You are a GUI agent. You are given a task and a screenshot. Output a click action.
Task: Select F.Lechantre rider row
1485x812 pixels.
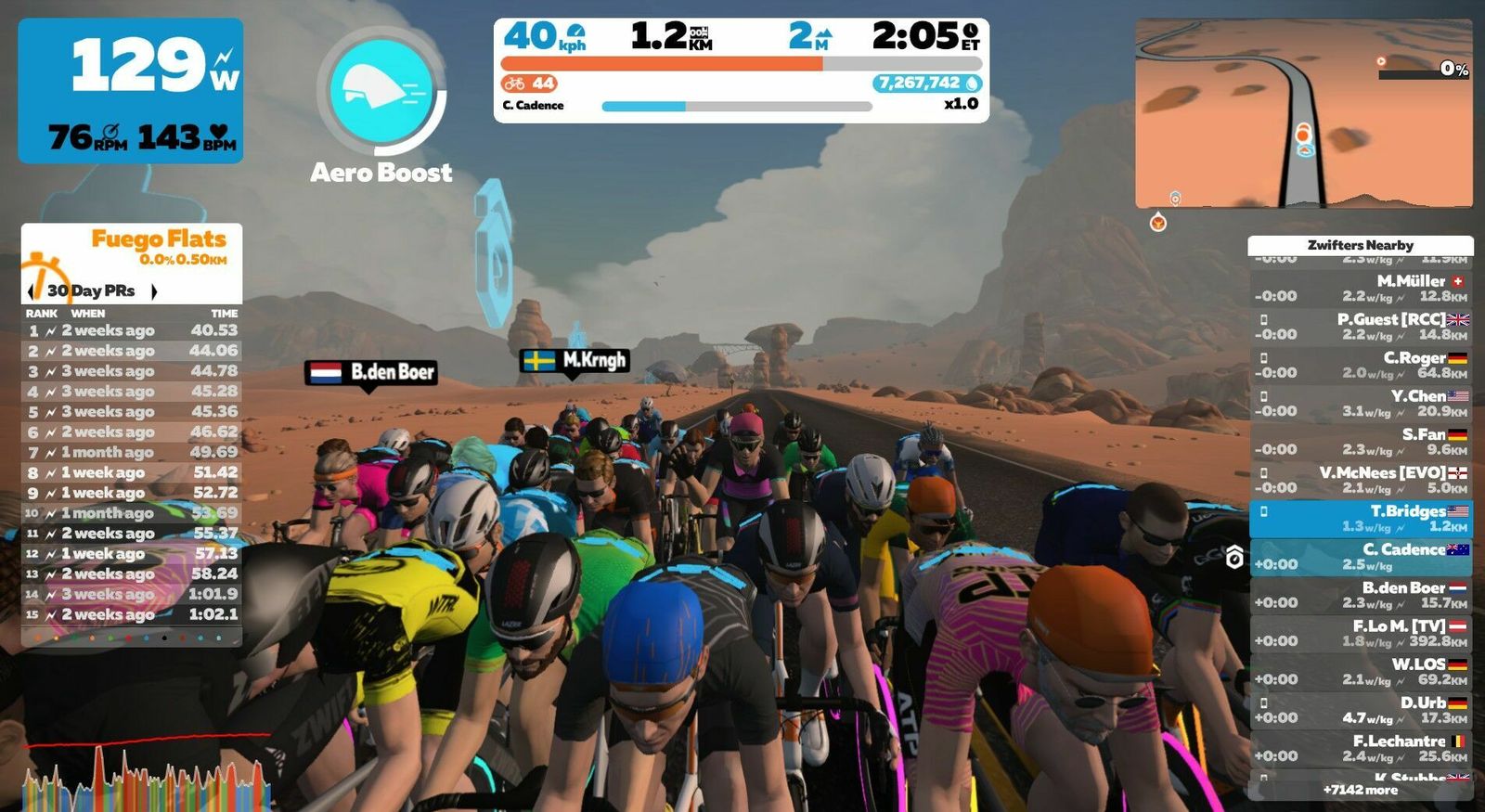coord(1361,748)
